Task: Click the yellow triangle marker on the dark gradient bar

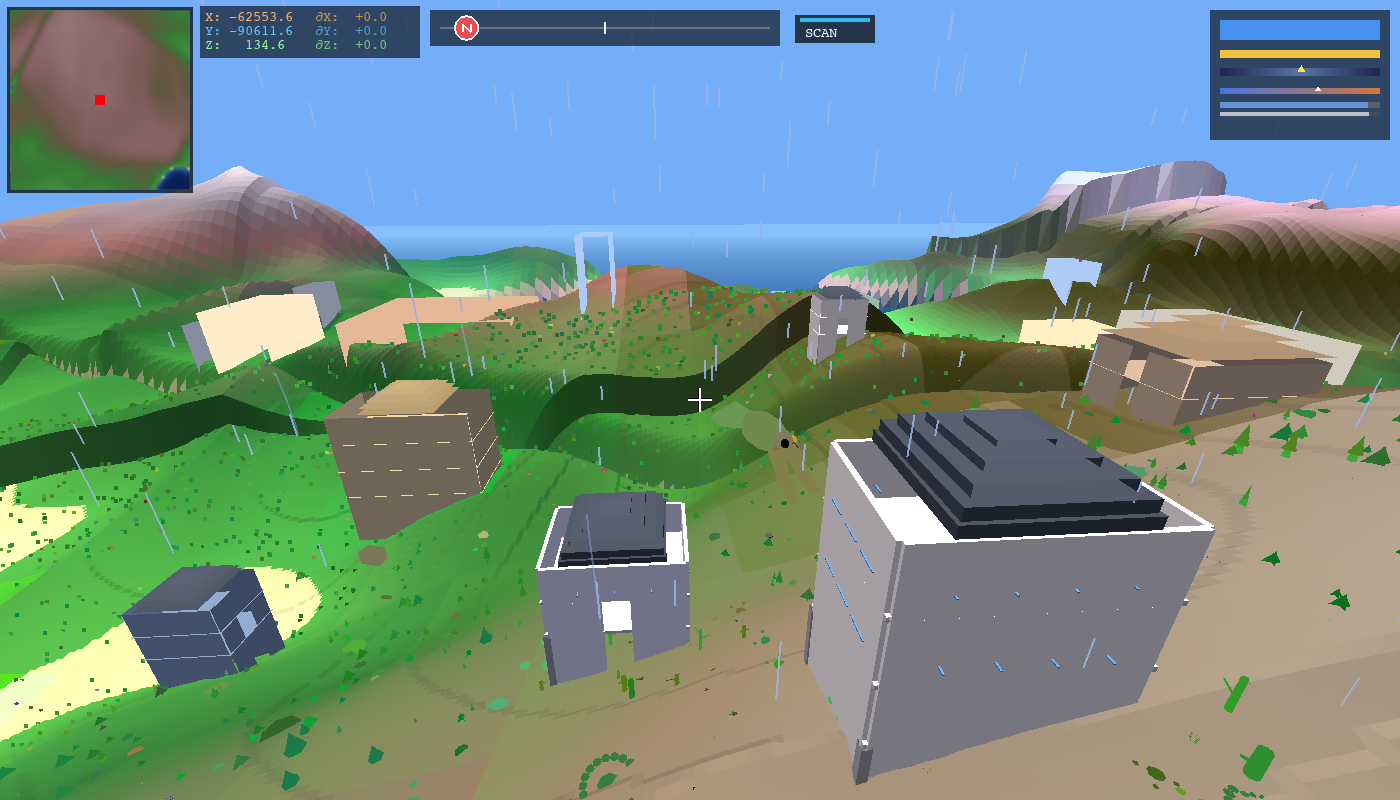Action: pos(1302,69)
